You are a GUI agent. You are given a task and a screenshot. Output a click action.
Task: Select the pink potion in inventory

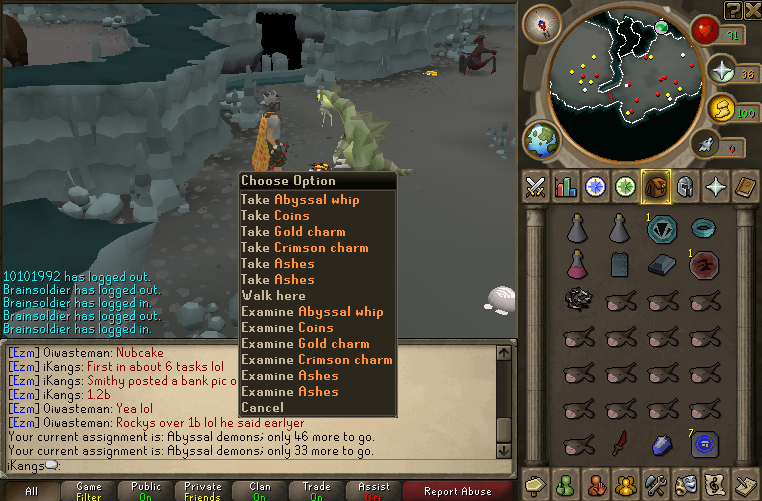point(576,264)
